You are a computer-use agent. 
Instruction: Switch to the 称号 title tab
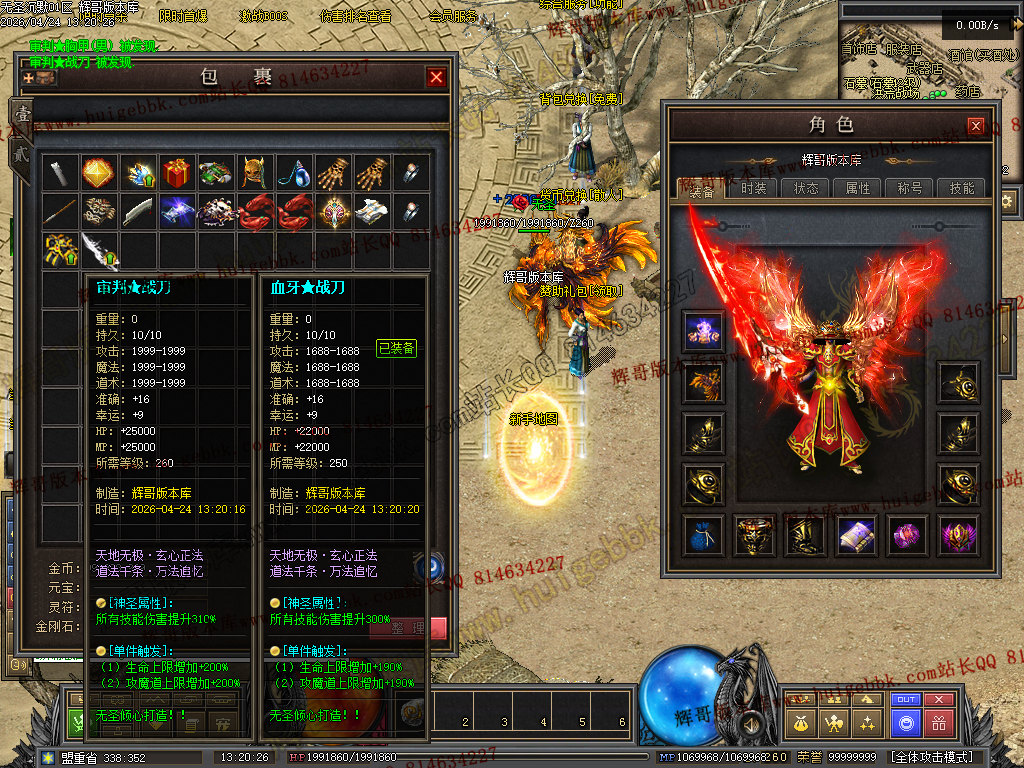pos(910,188)
